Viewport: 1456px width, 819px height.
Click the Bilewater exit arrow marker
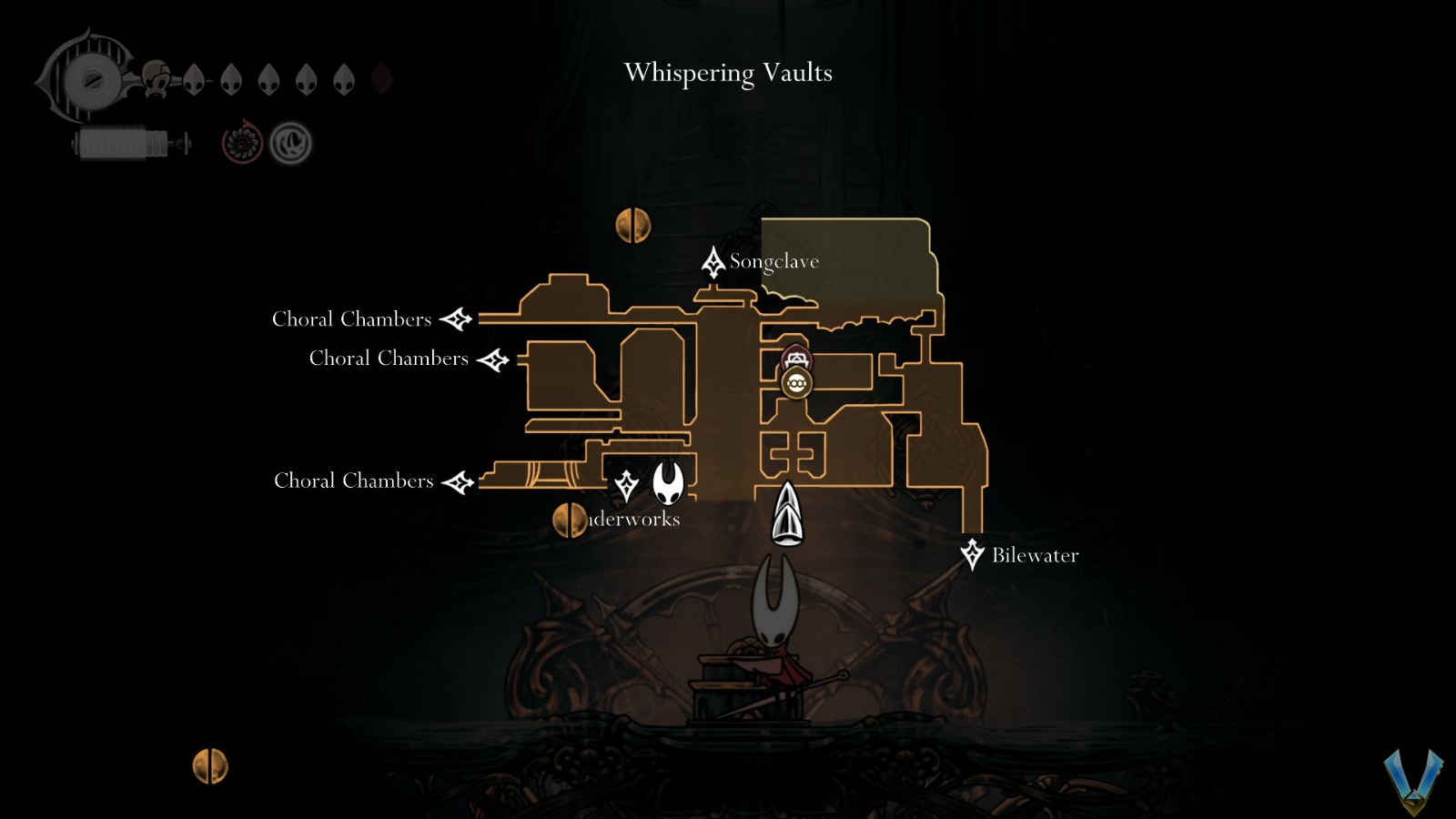pyautogui.click(x=973, y=553)
